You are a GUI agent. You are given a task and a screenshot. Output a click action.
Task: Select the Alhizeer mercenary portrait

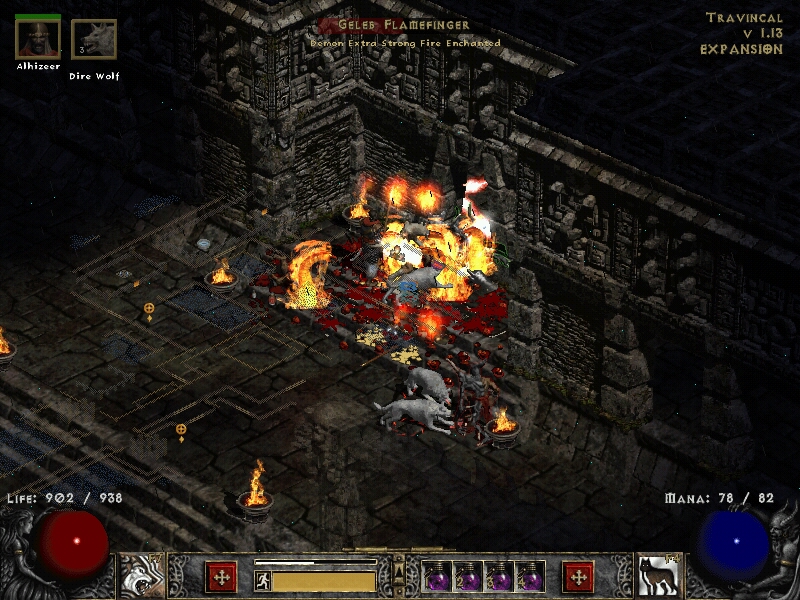(x=37, y=38)
